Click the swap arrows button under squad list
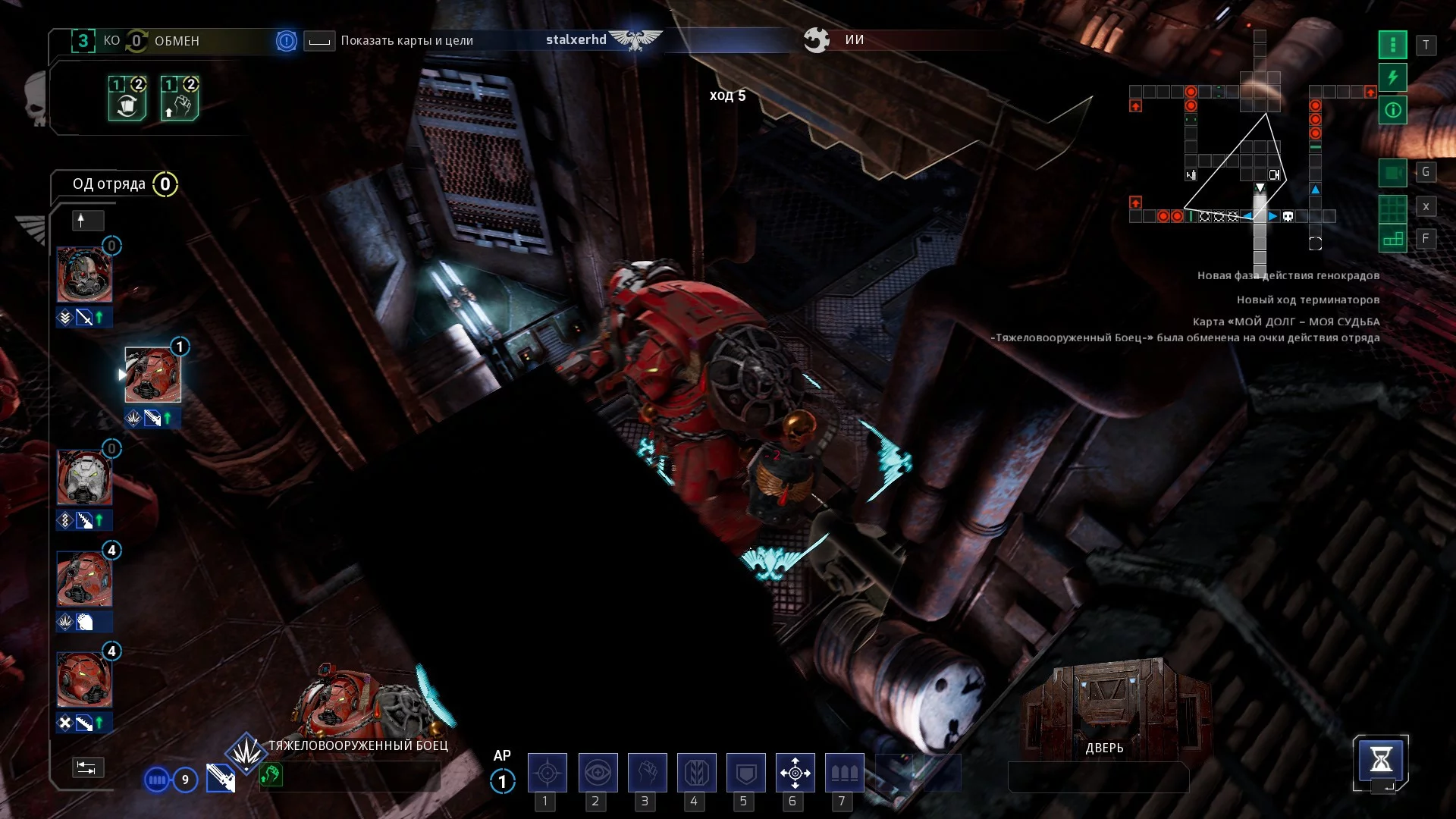This screenshot has width=1456, height=819. pos(87,767)
